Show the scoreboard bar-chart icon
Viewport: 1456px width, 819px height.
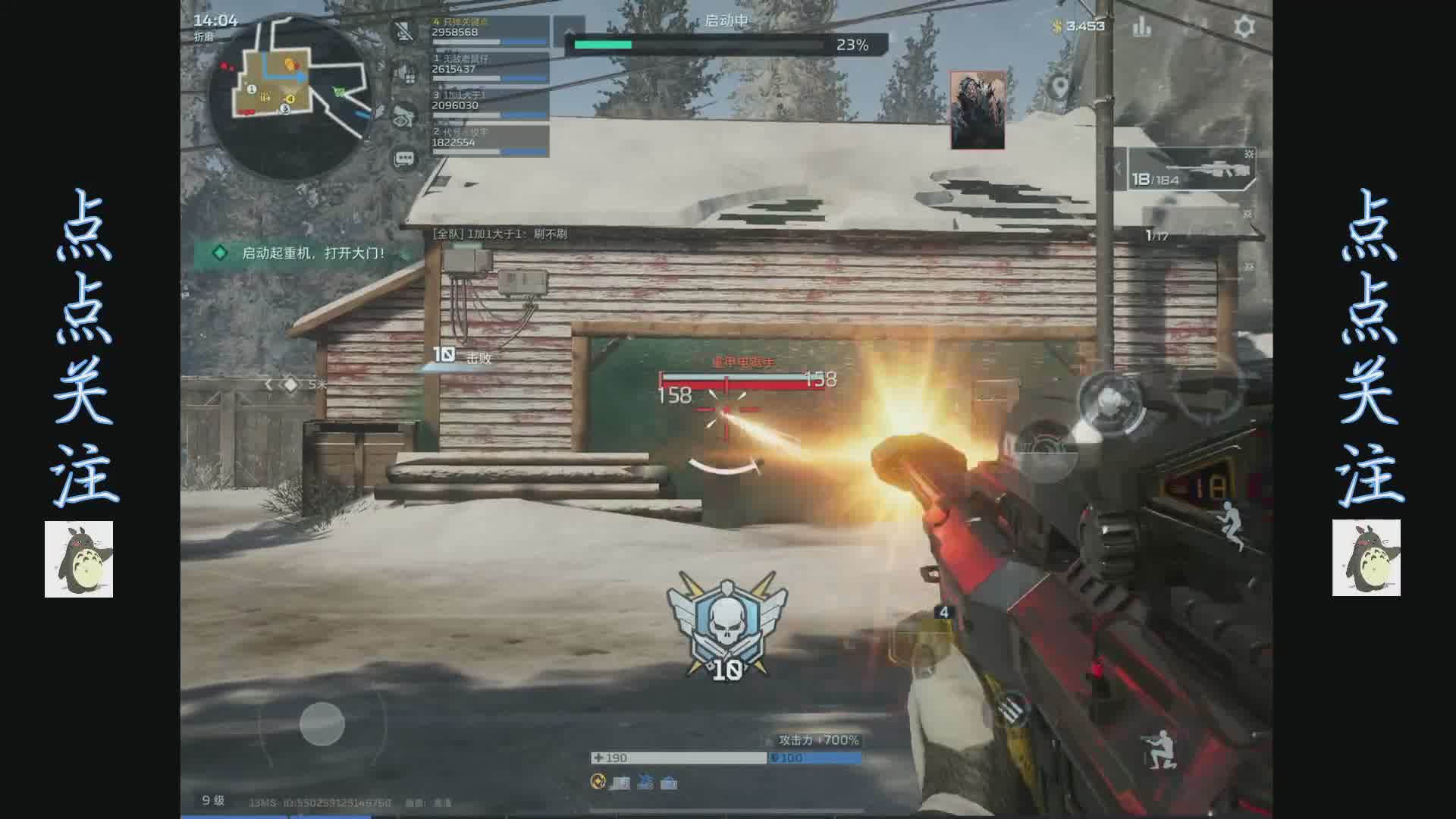[x=1142, y=27]
